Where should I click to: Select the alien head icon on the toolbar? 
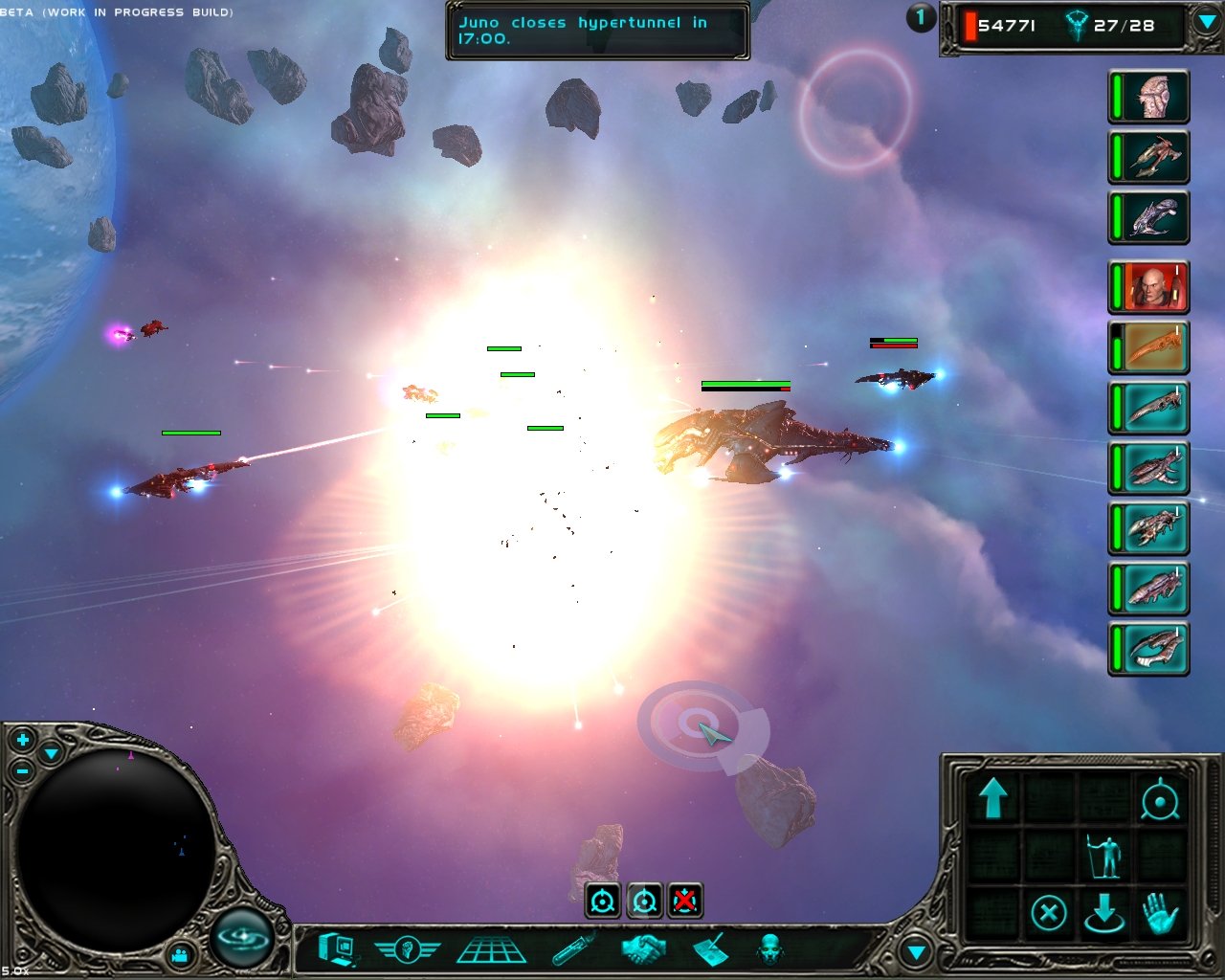[768, 949]
